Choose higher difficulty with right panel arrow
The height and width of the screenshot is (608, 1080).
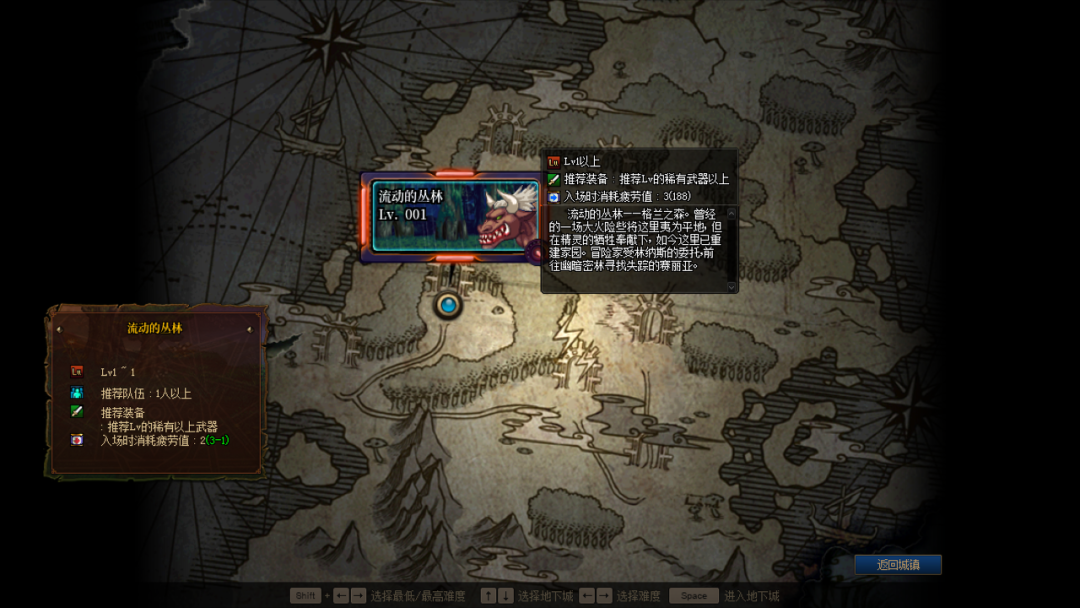point(249,329)
